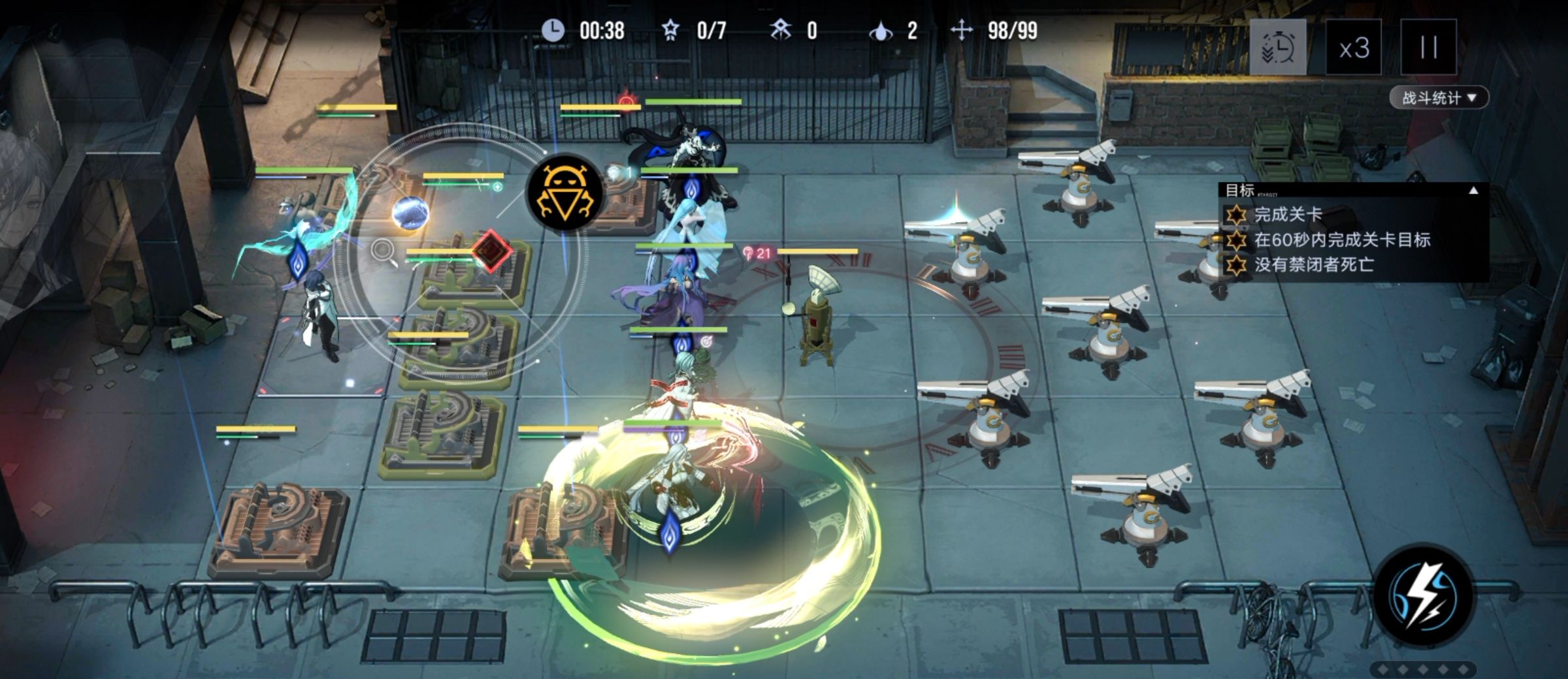1568x679 pixels.
Task: Activate the lightning bolt skill
Action: tap(1423, 594)
